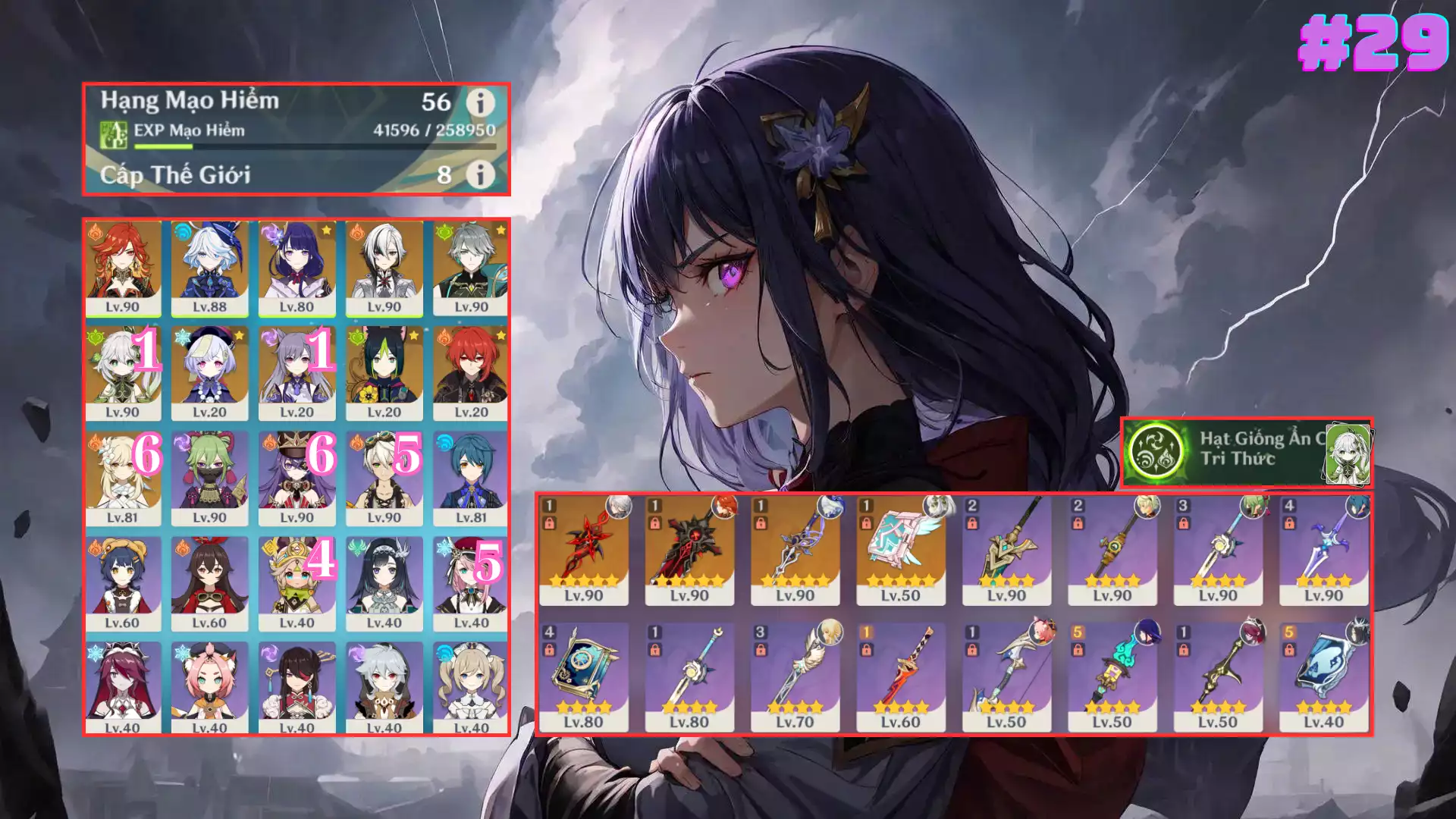Open Alhaitham's character card

471,268
